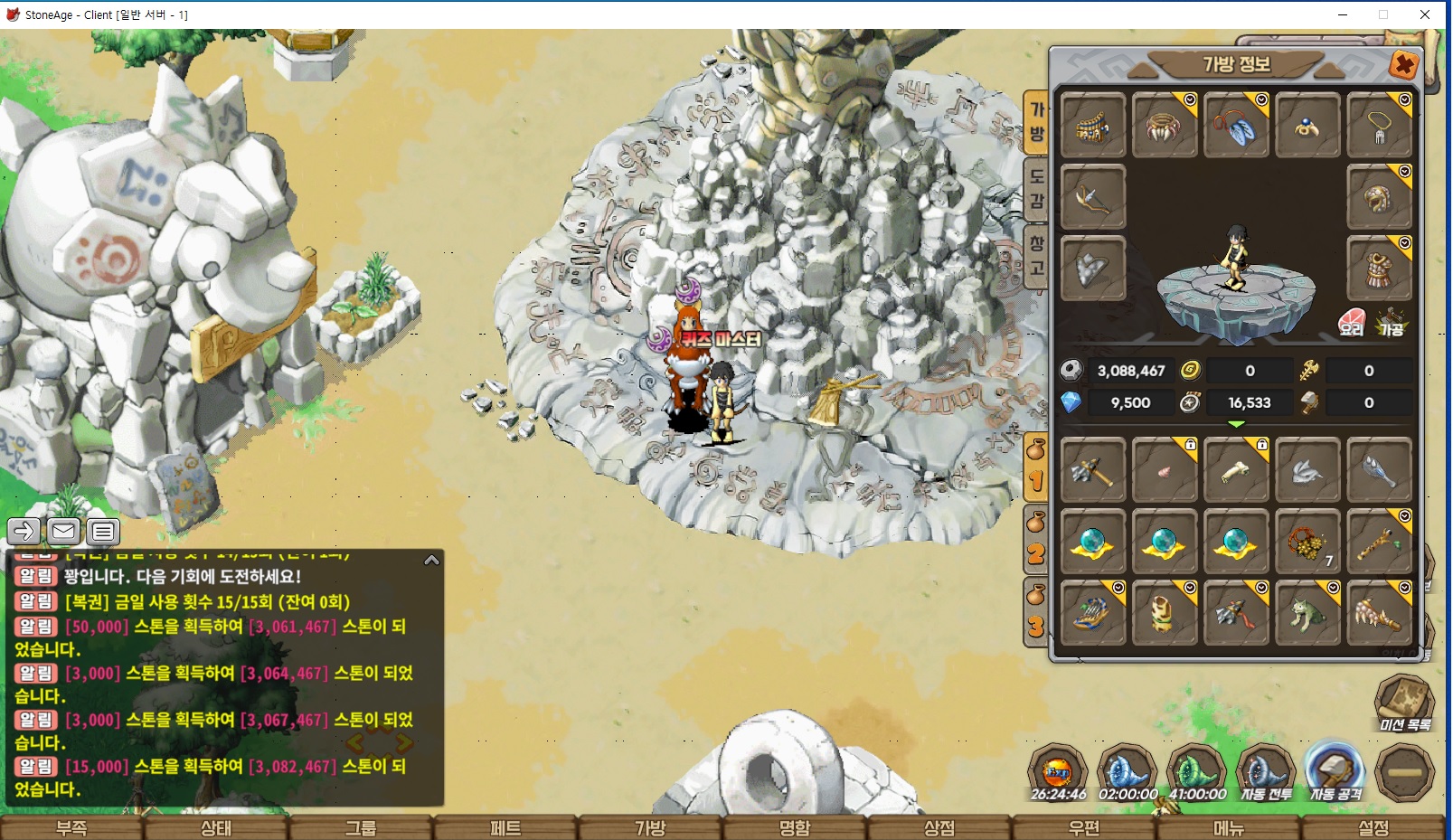Toggle 자동 공격 auto attack
Screen dimensions: 1453x840
(1335, 774)
